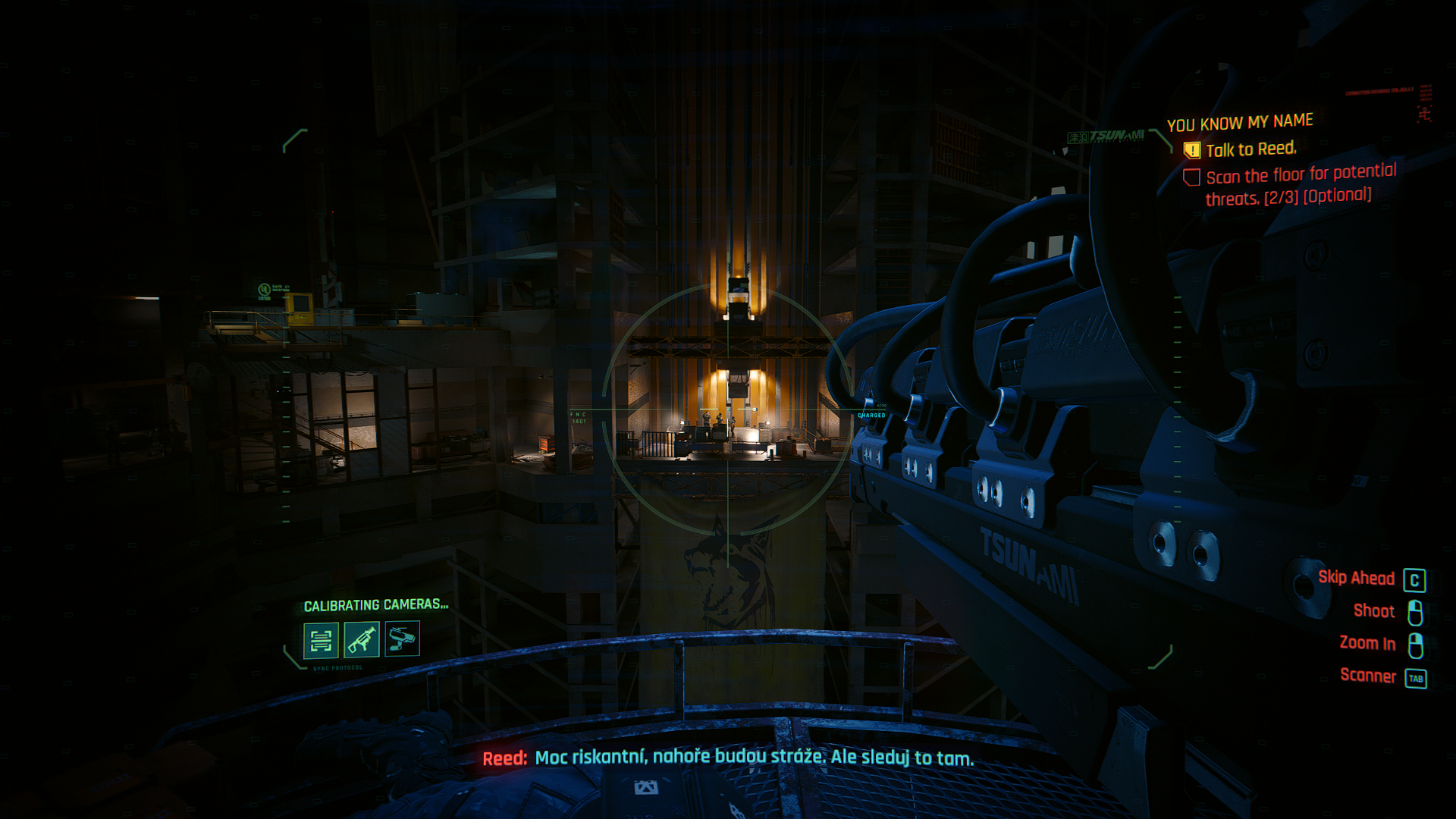Image resolution: width=1456 pixels, height=819 pixels.
Task: Tick the optional scan-floor objective checkbox
Action: click(1191, 177)
